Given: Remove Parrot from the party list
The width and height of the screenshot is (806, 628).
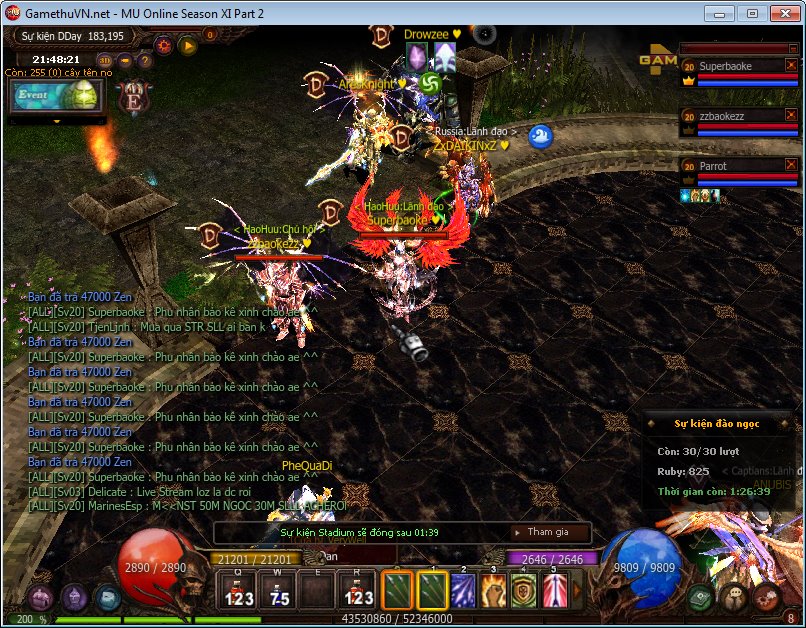Looking at the screenshot, I should click(791, 166).
